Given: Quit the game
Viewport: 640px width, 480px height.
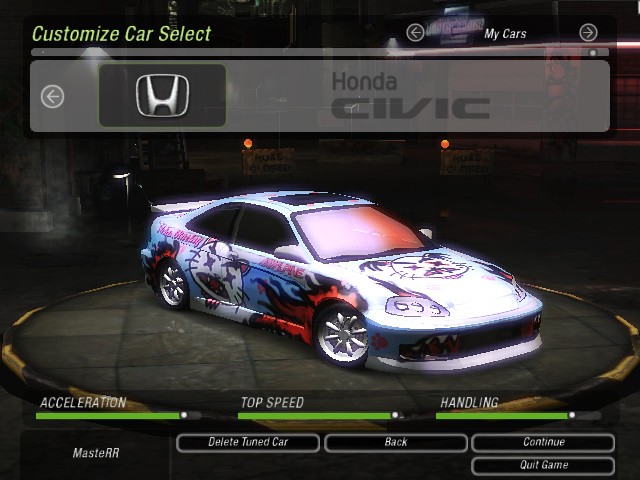Looking at the screenshot, I should click(543, 465).
